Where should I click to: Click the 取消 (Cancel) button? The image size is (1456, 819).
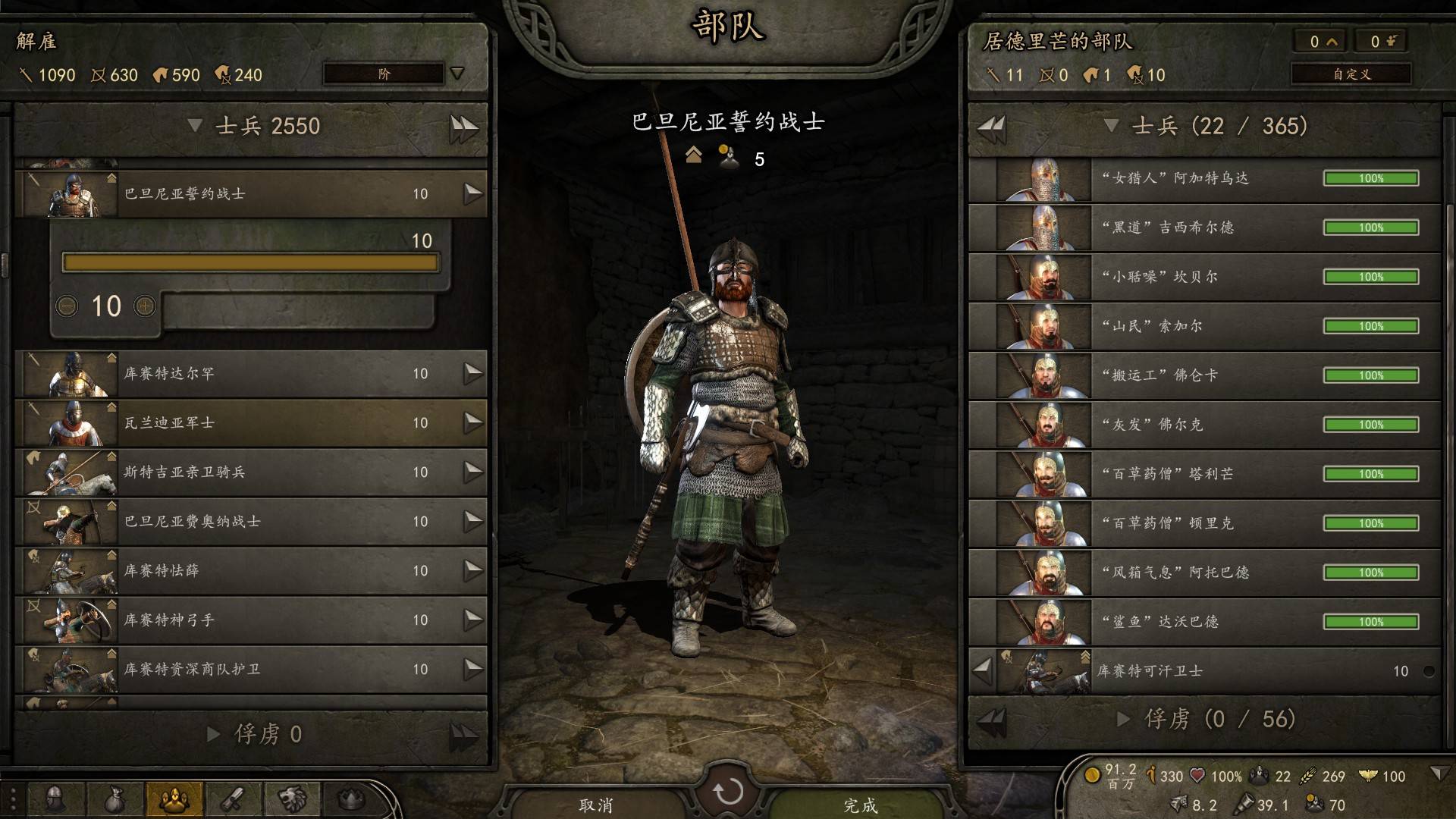click(x=596, y=804)
